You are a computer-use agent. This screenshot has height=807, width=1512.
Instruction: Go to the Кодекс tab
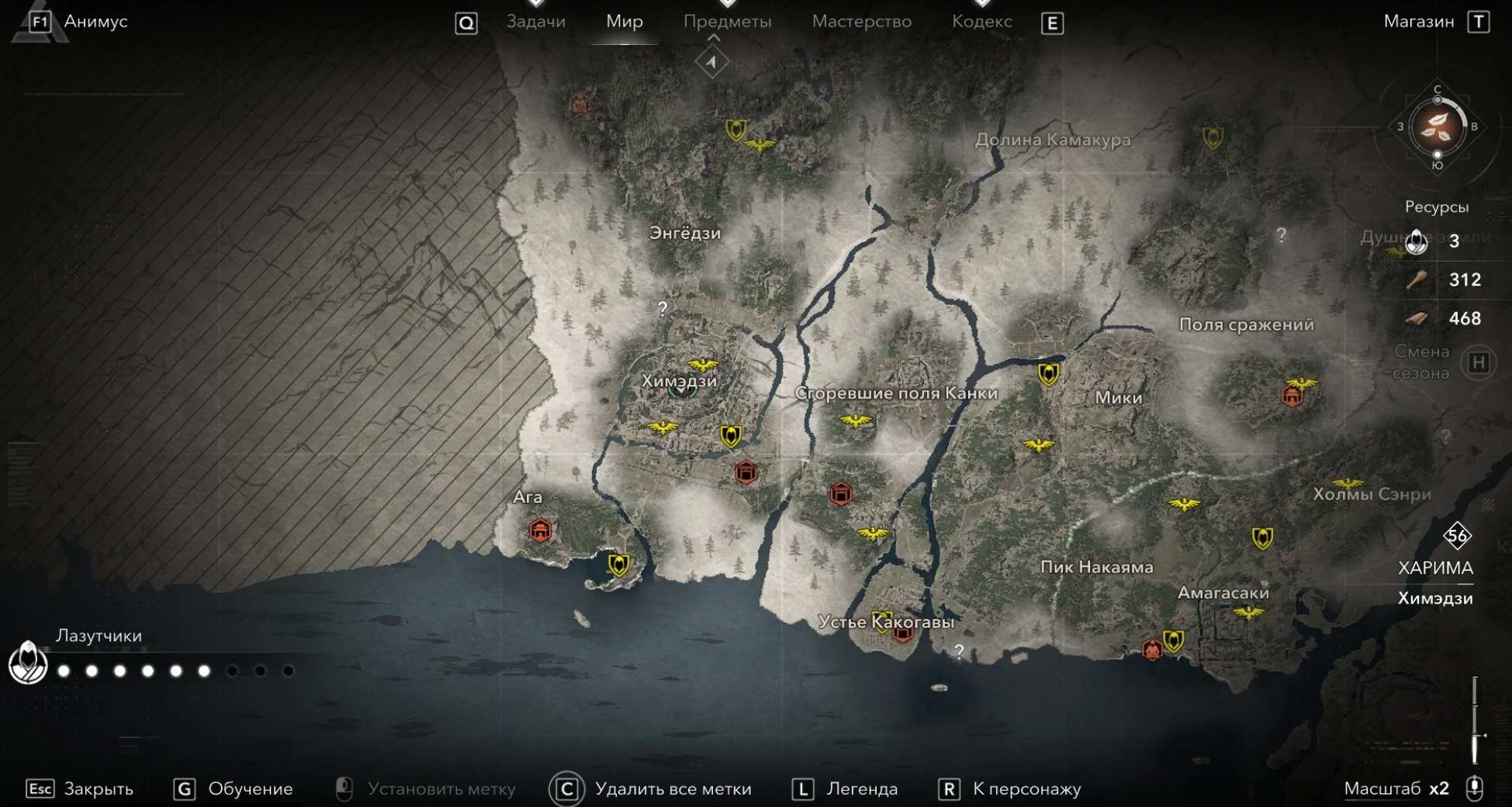point(981,22)
